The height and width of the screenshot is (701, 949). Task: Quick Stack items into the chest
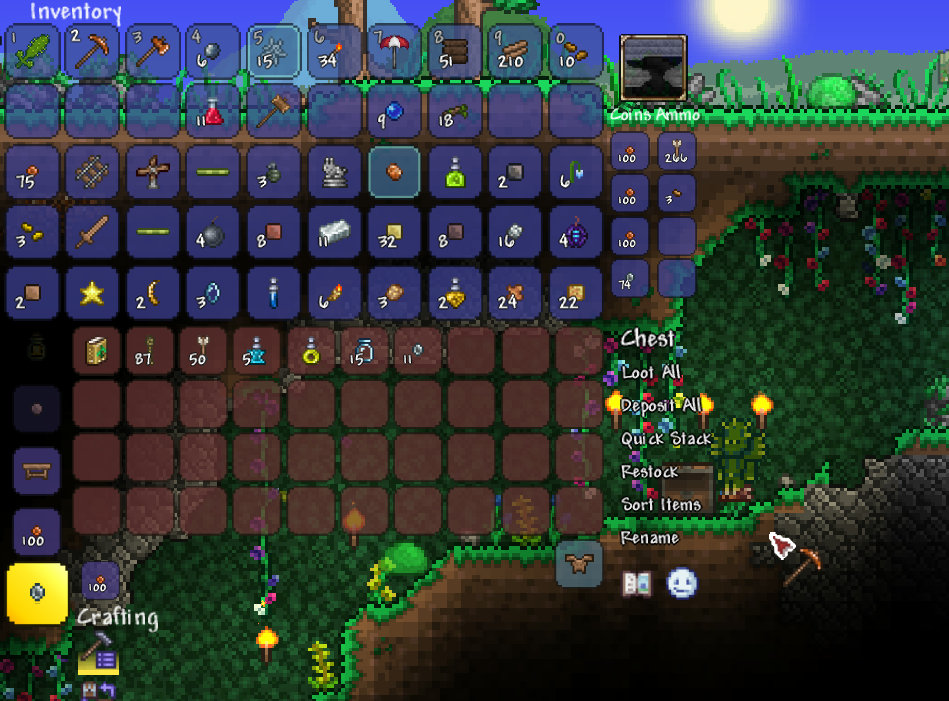[x=666, y=438]
